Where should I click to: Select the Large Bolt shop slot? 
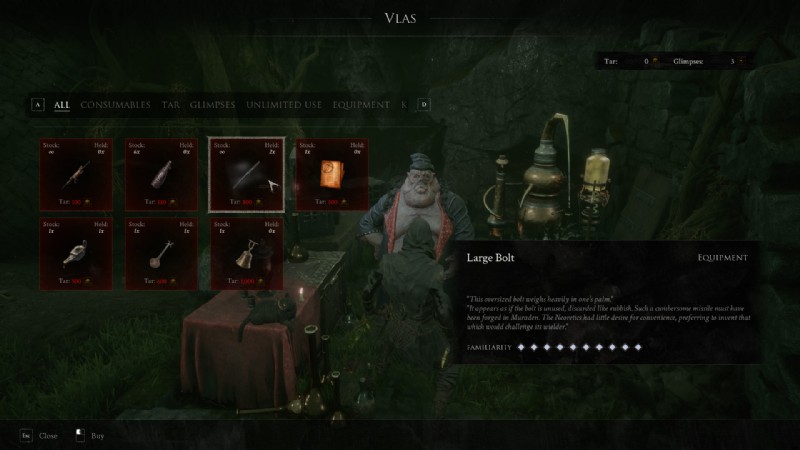[x=247, y=175]
